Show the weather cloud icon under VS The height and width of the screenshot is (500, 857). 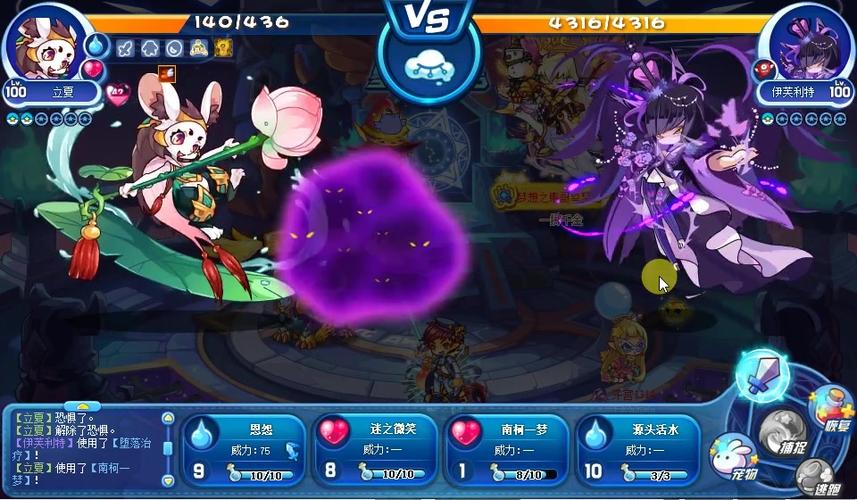coord(428,64)
